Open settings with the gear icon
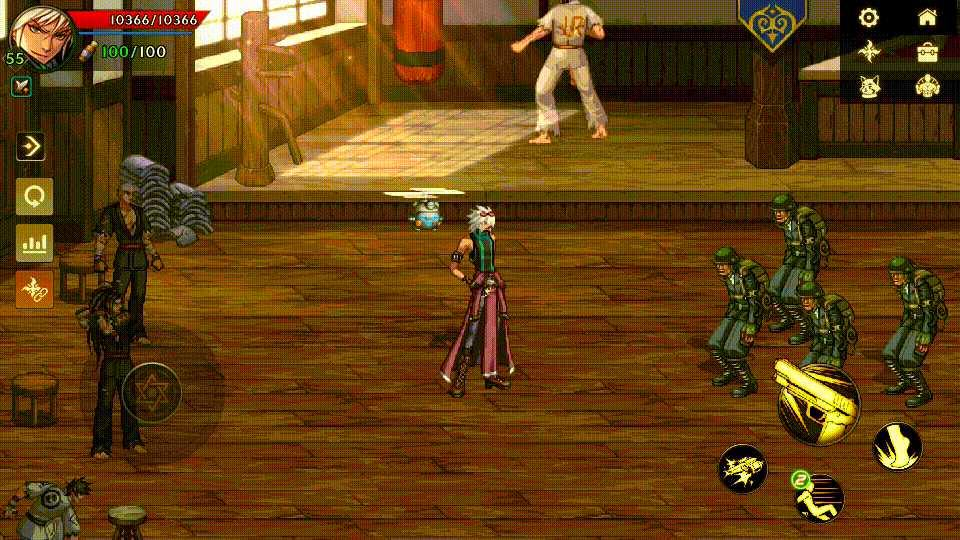The width and height of the screenshot is (960, 540). [x=869, y=17]
